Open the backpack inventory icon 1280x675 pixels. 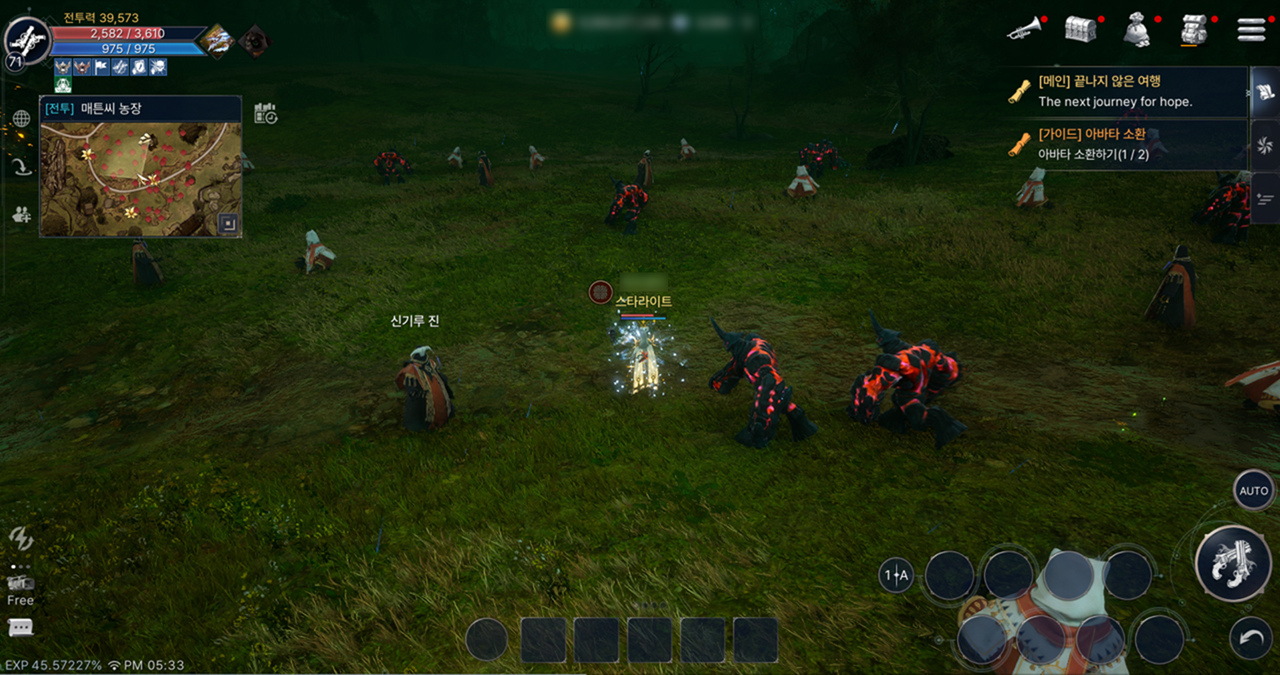click(x=1192, y=30)
